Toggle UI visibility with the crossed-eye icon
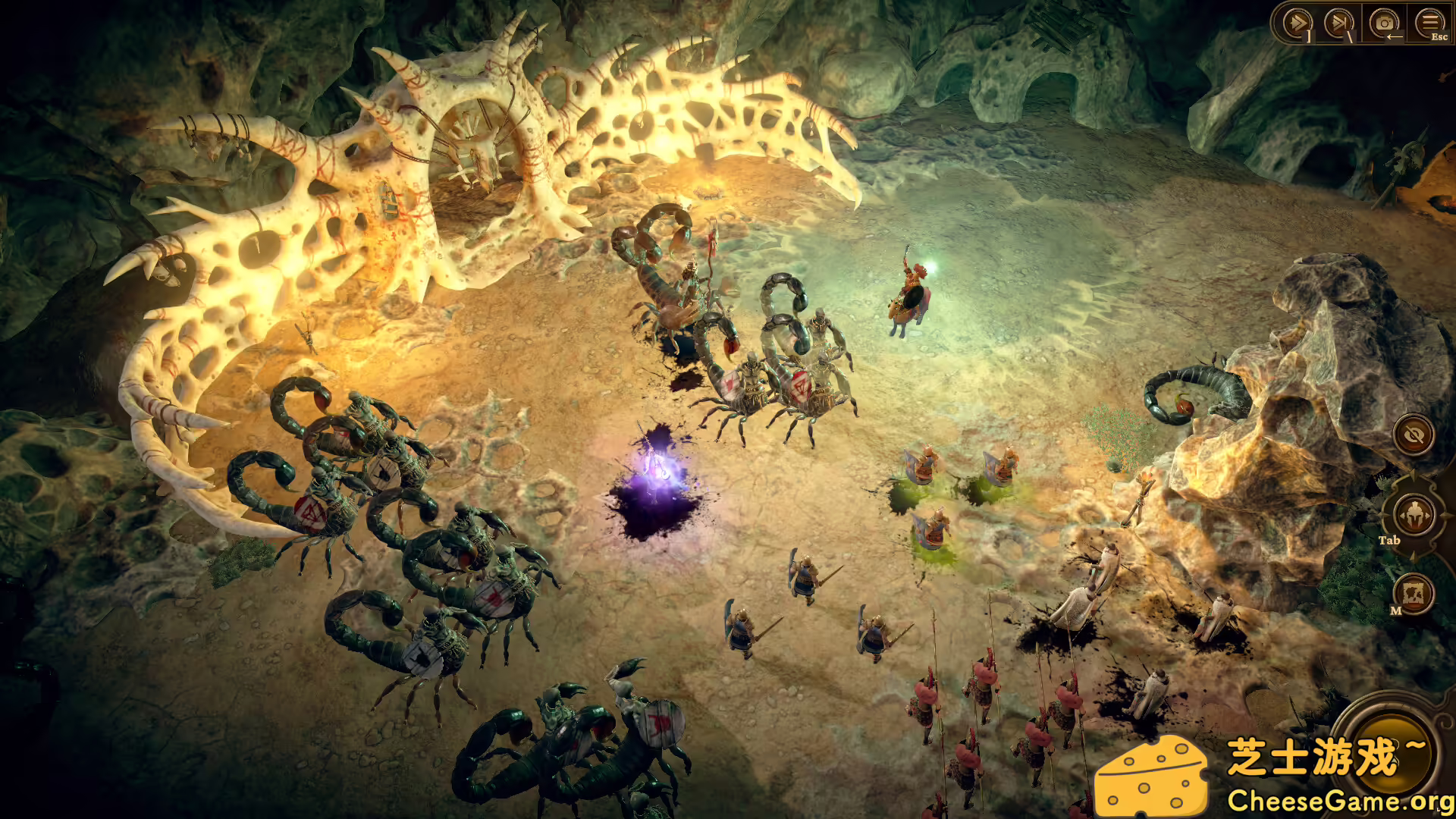The height and width of the screenshot is (819, 1456). pos(1413,435)
